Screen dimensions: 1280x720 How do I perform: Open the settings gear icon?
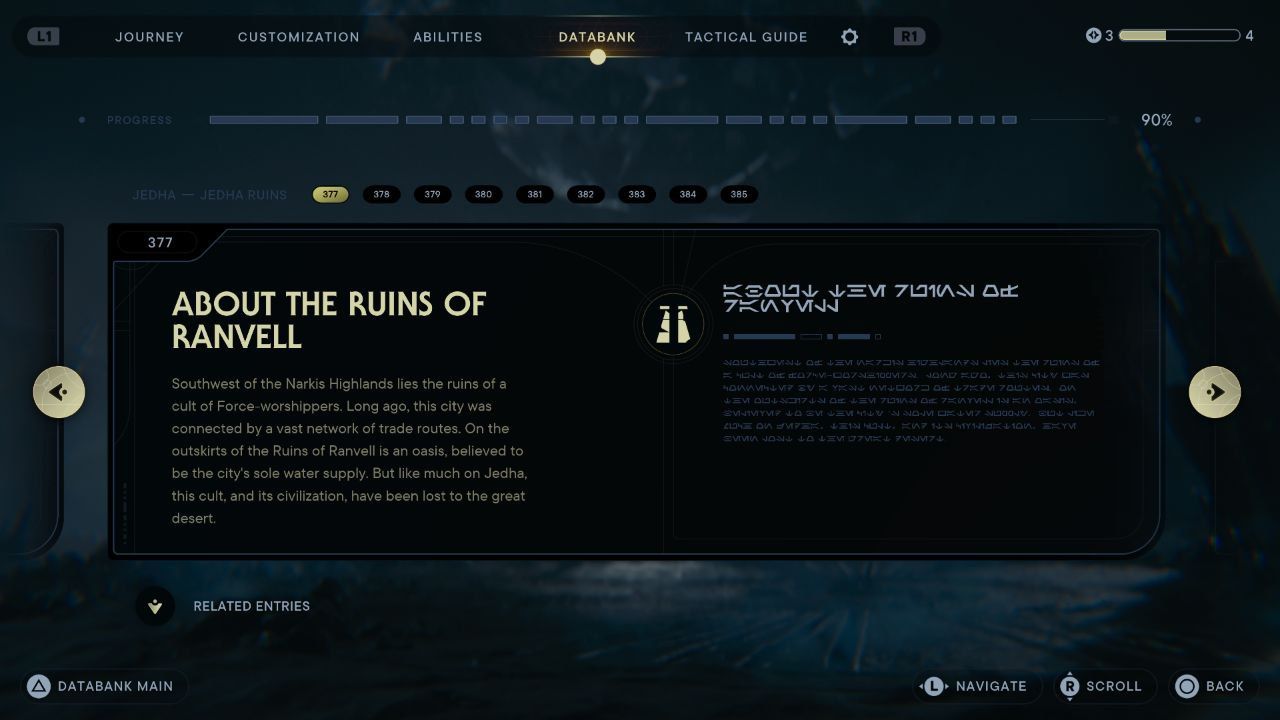(849, 37)
